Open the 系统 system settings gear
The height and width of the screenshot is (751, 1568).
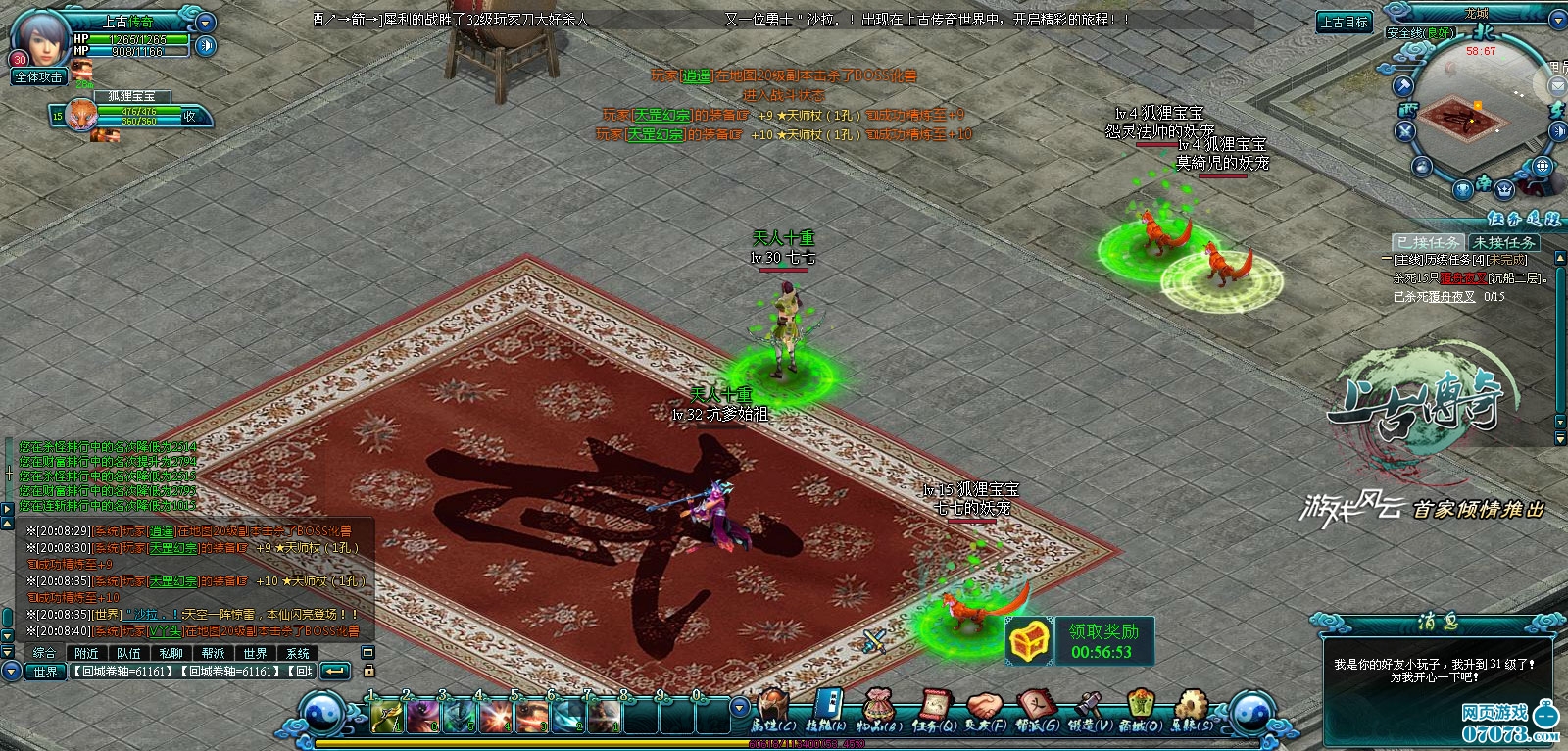[x=1192, y=710]
